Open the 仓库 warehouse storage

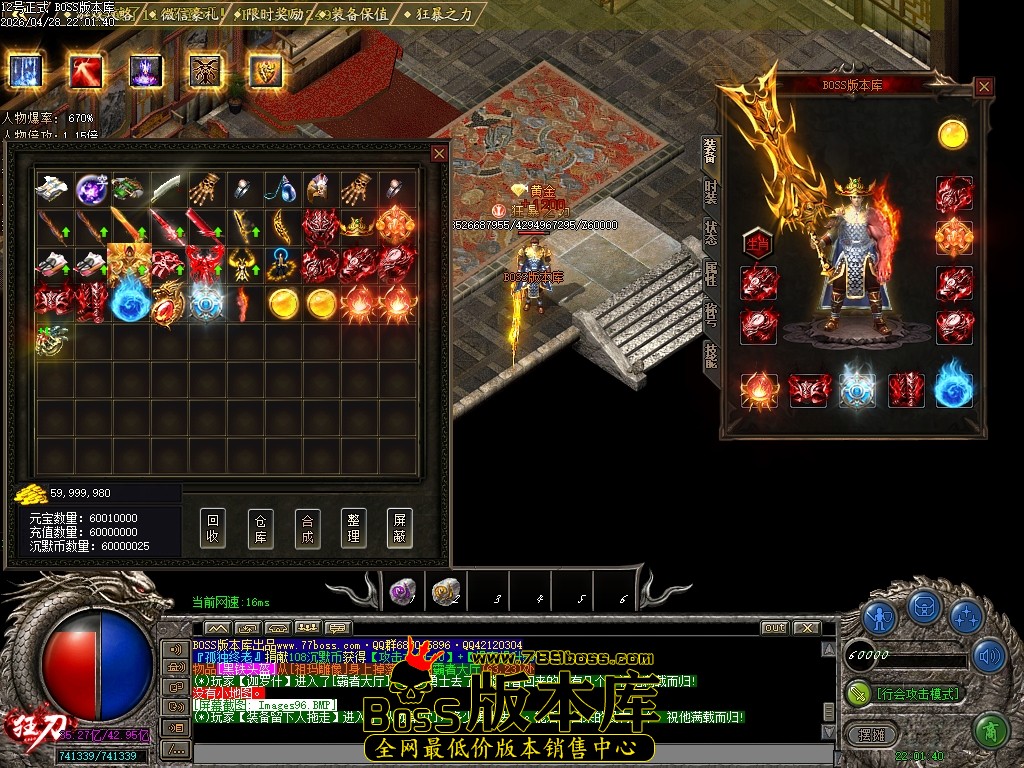click(260, 527)
